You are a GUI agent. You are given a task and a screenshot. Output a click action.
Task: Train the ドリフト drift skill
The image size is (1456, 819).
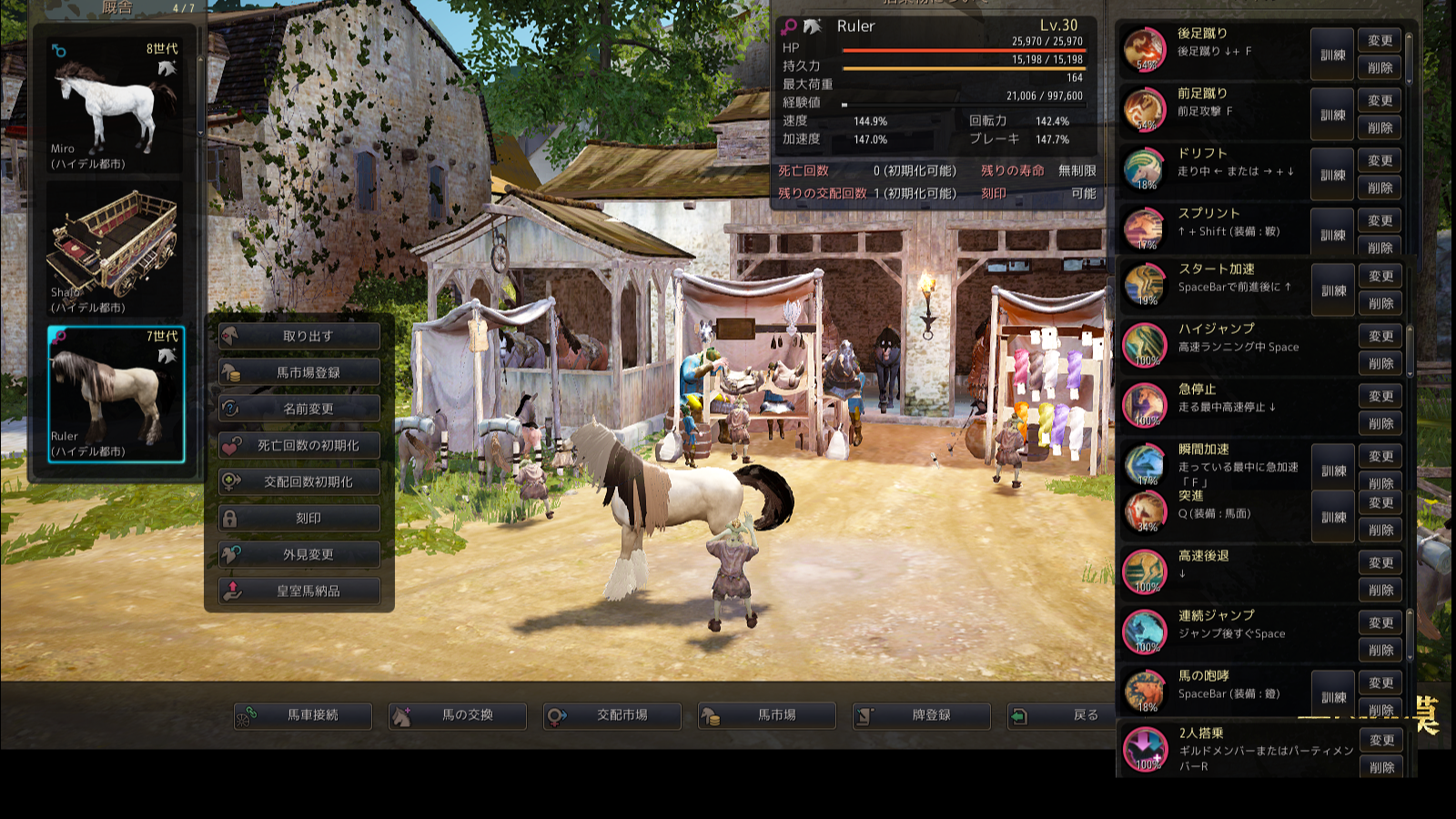point(1333,175)
